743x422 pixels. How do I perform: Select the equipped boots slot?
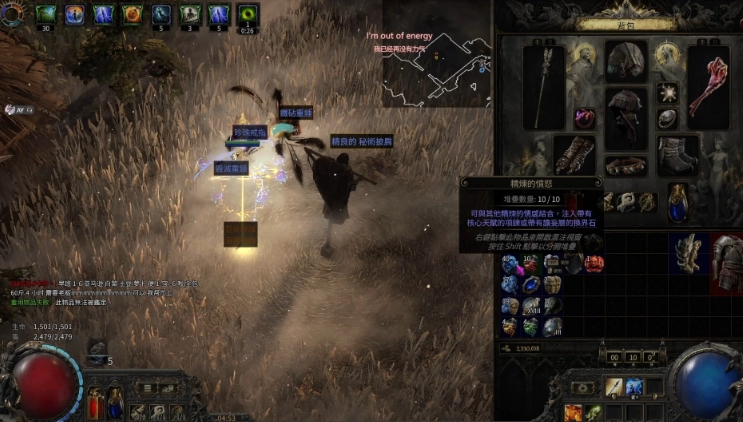coord(677,154)
